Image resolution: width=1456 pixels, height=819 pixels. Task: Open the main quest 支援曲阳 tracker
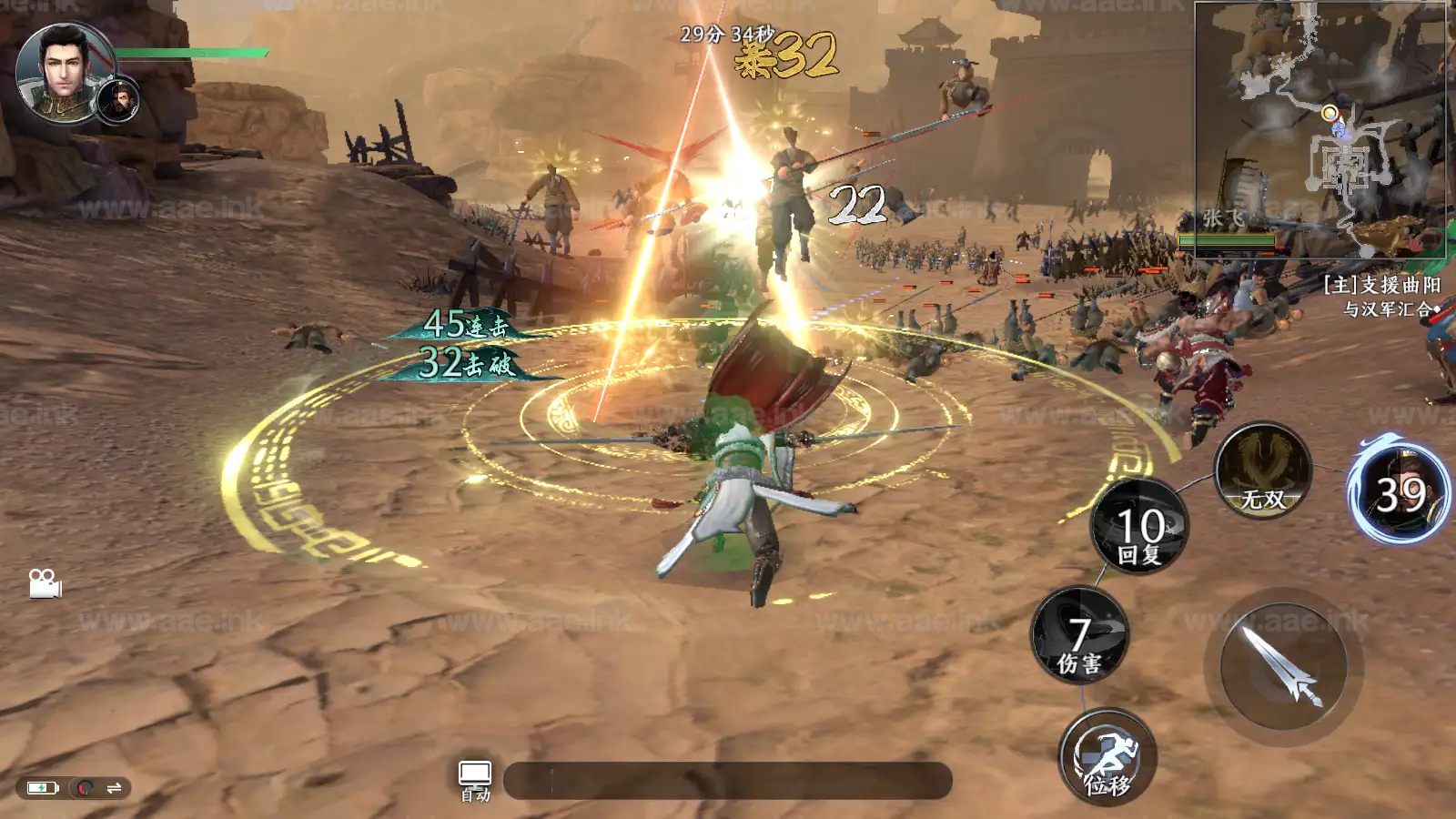click(x=1381, y=297)
